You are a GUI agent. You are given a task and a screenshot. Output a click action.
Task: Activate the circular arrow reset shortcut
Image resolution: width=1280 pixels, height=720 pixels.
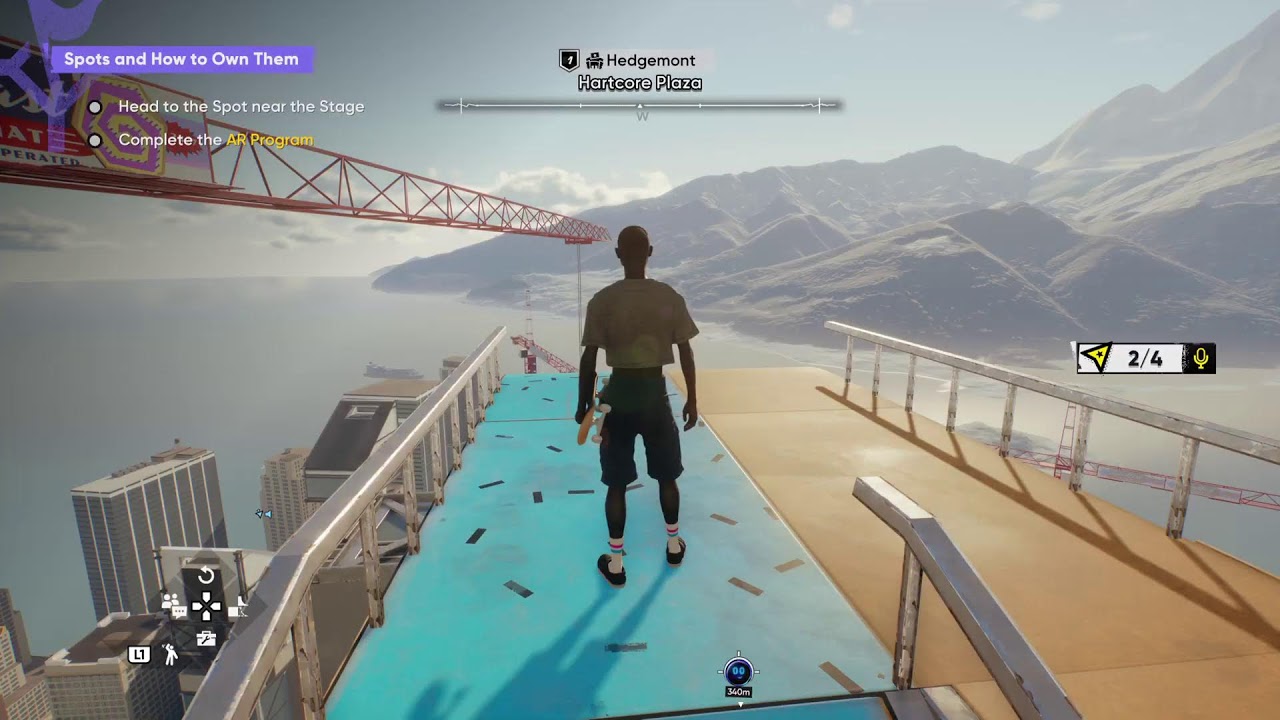206,576
